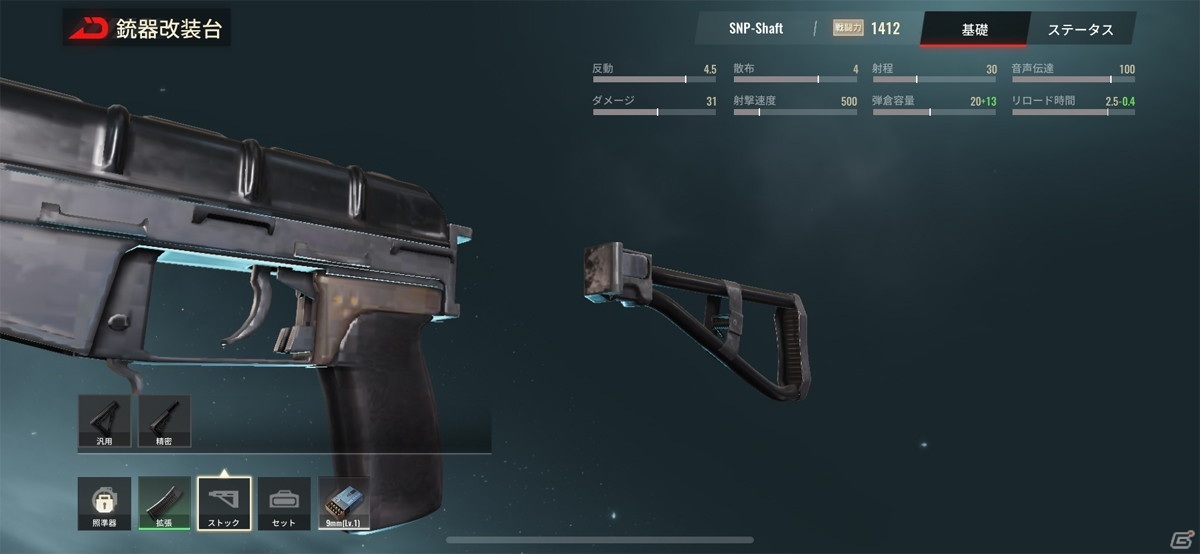Select the ストック attachment slot
This screenshot has width=1200, height=554.
[224, 503]
